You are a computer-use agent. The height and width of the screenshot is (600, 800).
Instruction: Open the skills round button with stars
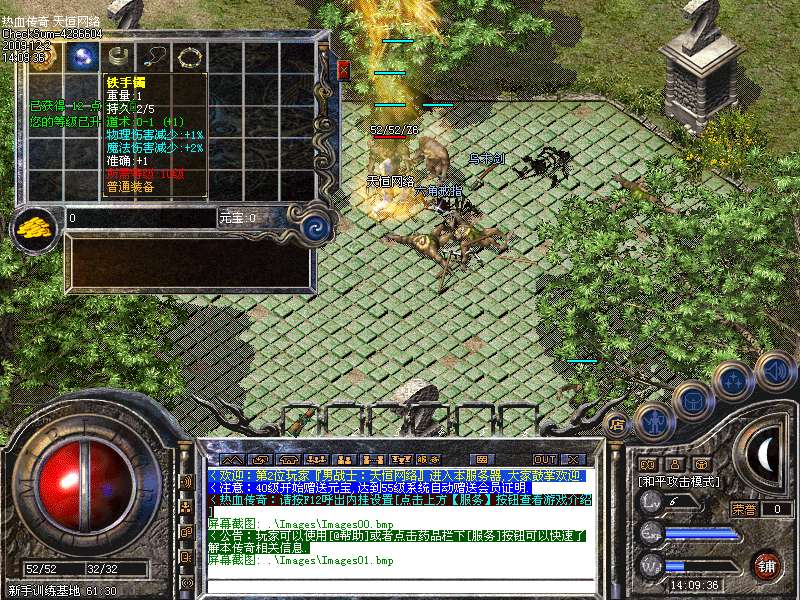coord(734,381)
